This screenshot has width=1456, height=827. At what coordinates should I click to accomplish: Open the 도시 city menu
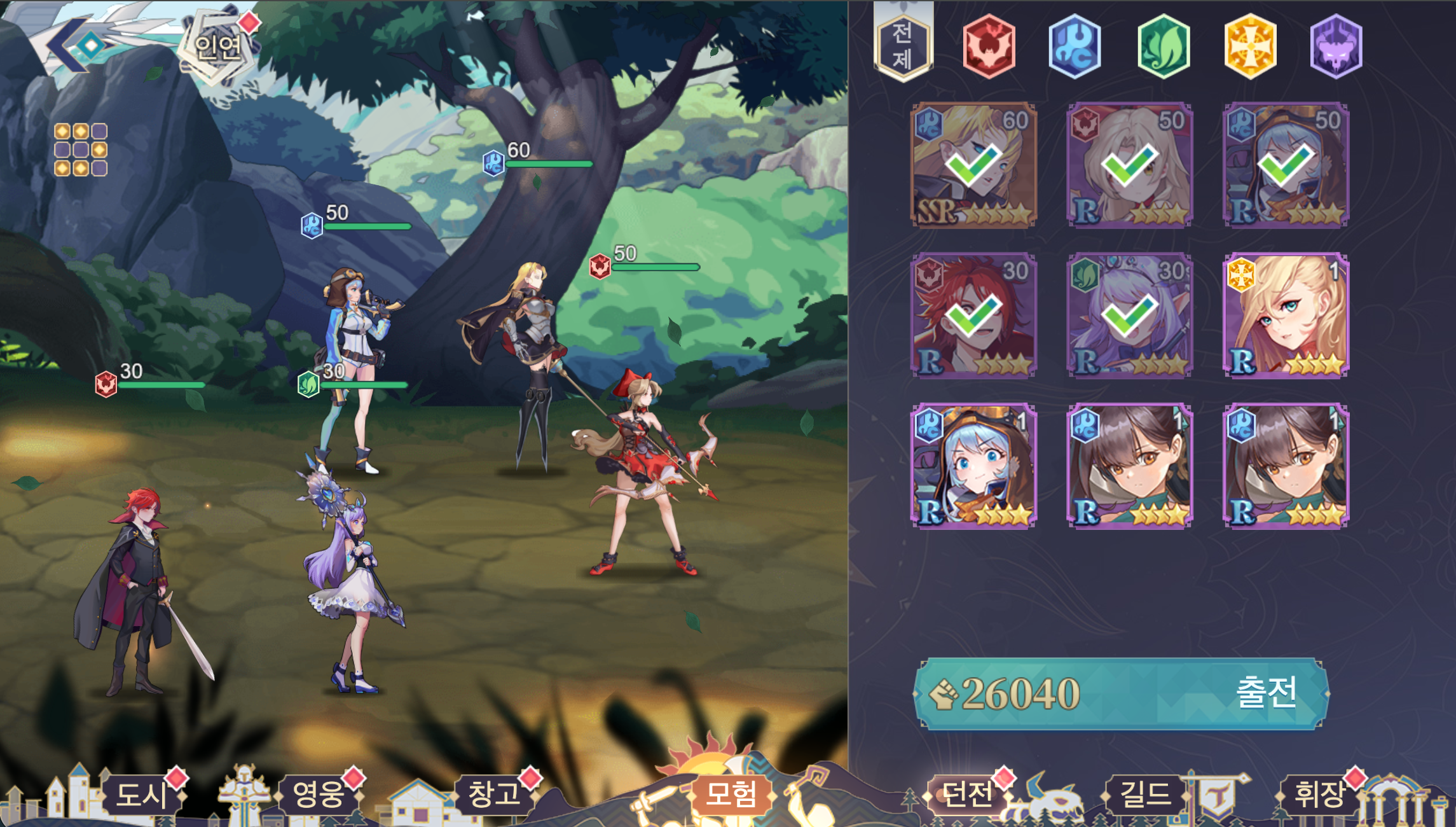tap(141, 794)
